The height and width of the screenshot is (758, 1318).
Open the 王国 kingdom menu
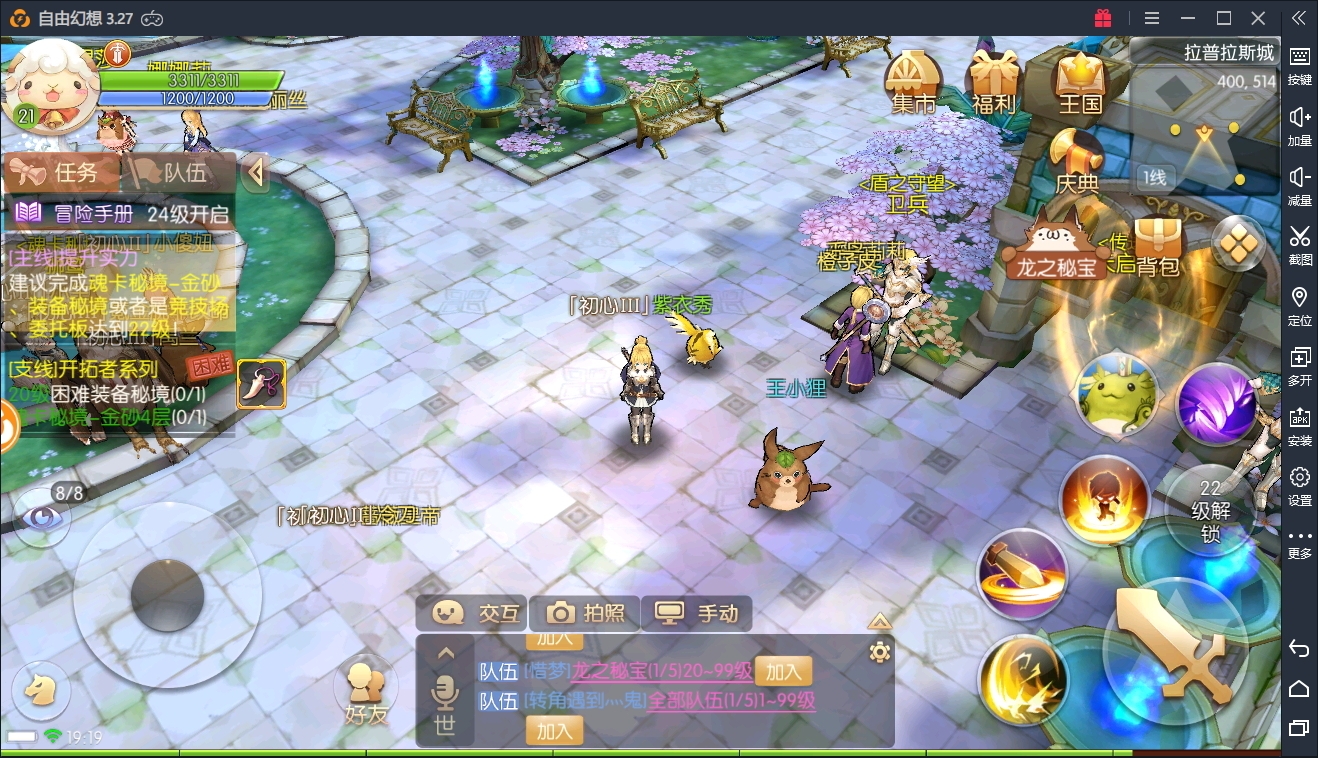pos(1079,82)
